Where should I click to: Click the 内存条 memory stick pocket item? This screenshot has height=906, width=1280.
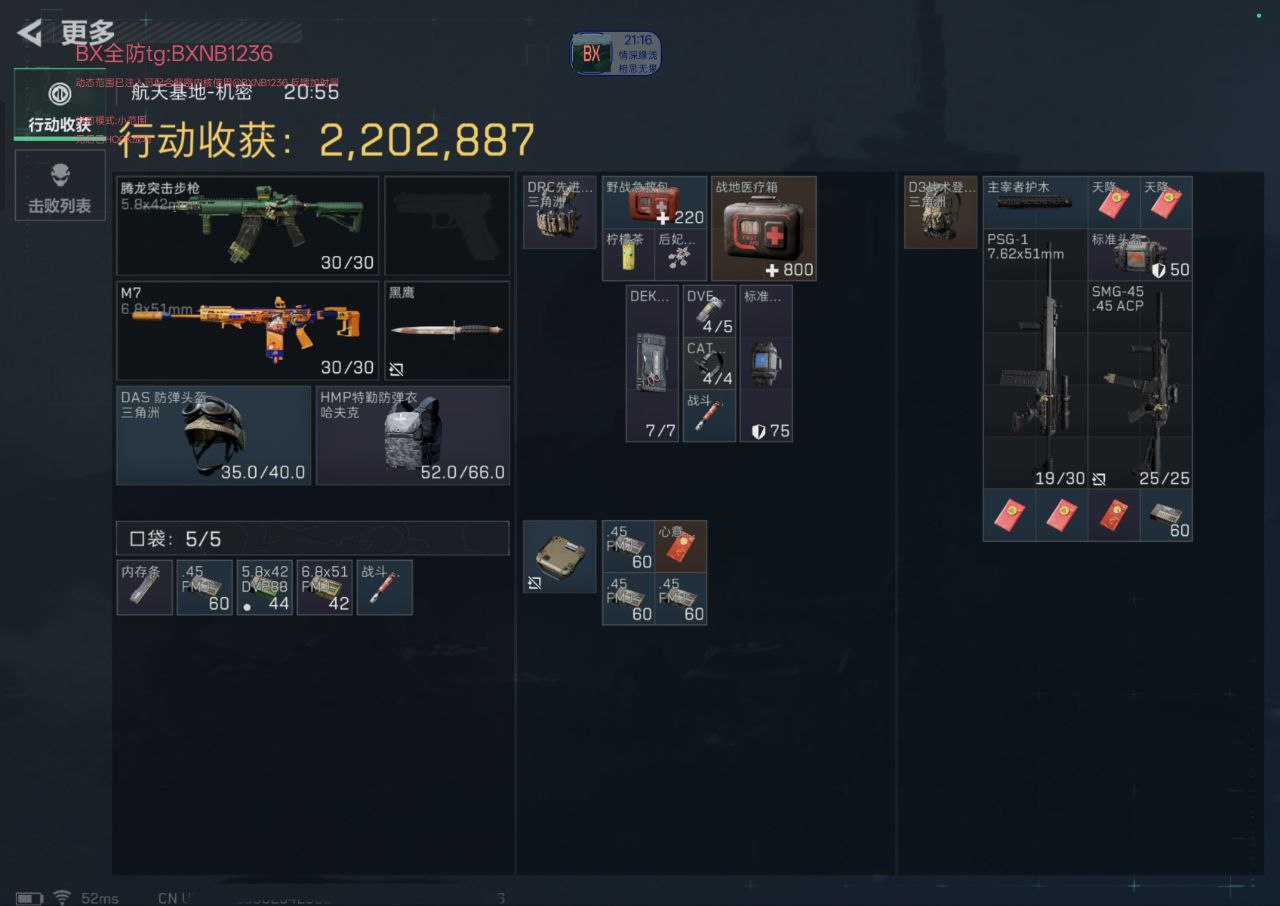pos(144,587)
